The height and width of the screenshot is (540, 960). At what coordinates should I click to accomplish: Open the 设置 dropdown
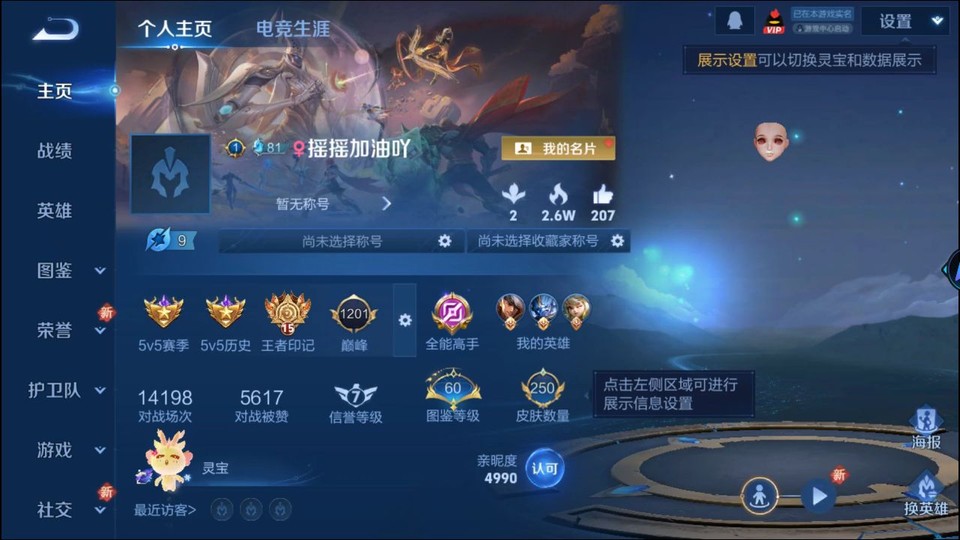click(x=905, y=21)
